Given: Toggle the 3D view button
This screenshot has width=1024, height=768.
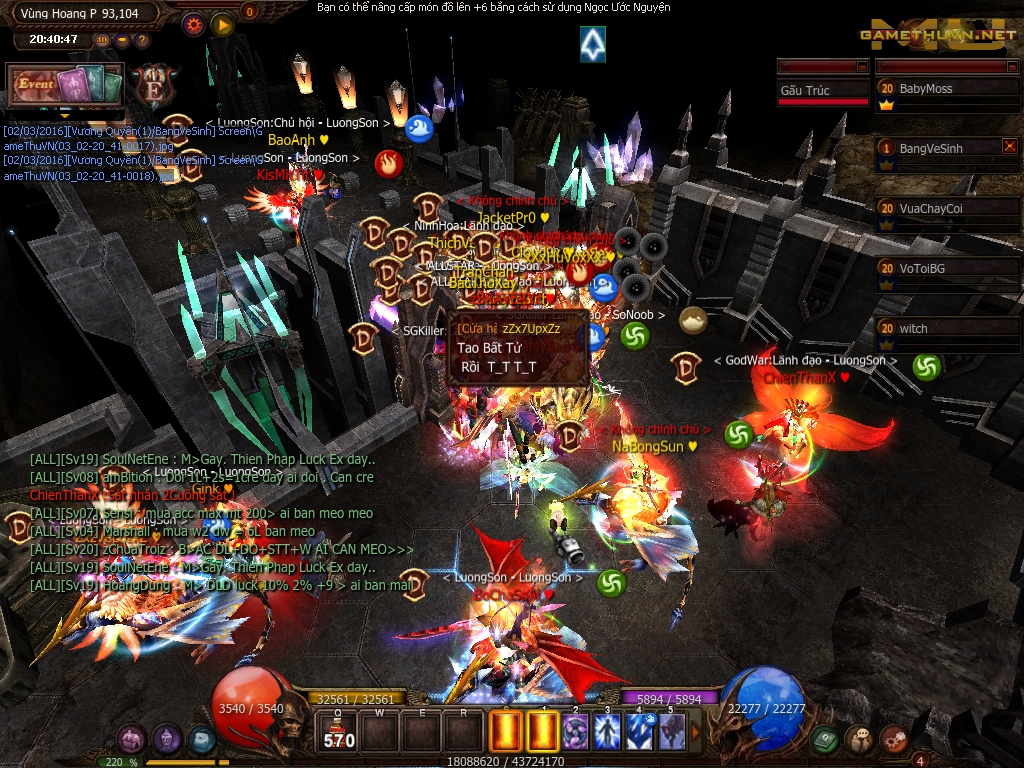Looking at the screenshot, I should click(102, 40).
